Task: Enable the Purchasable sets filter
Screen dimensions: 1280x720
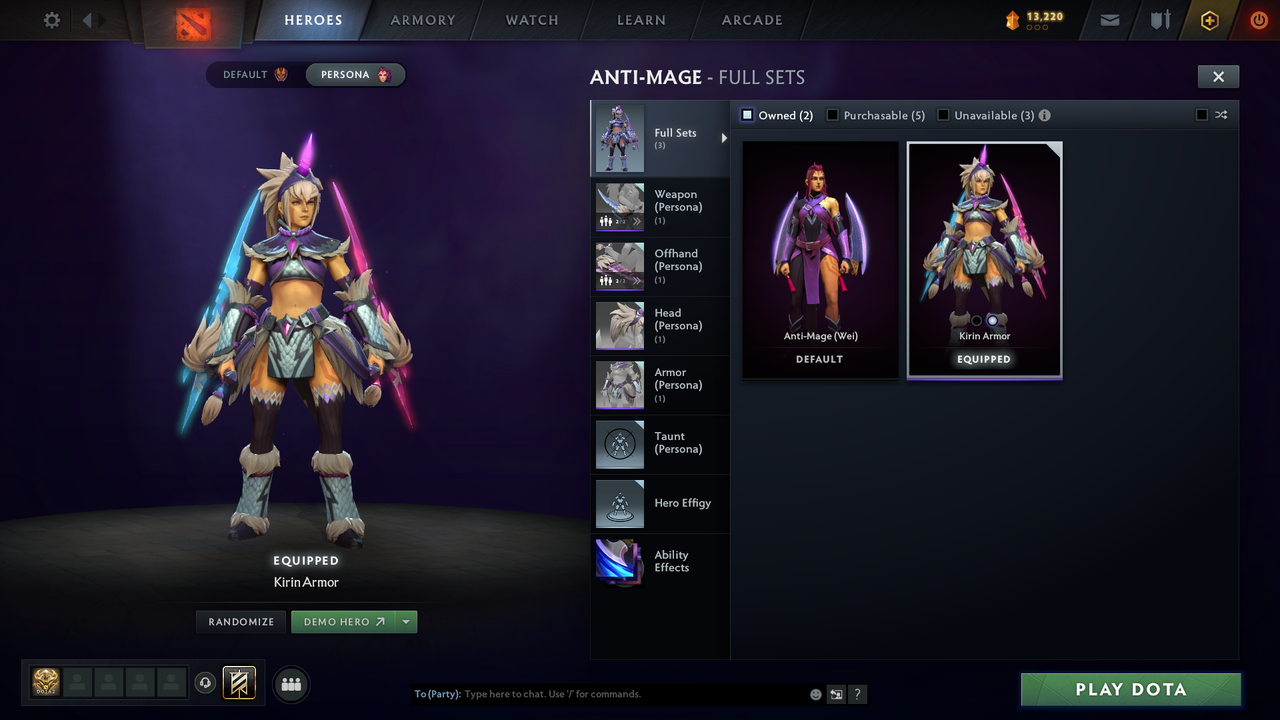Action: coord(833,115)
